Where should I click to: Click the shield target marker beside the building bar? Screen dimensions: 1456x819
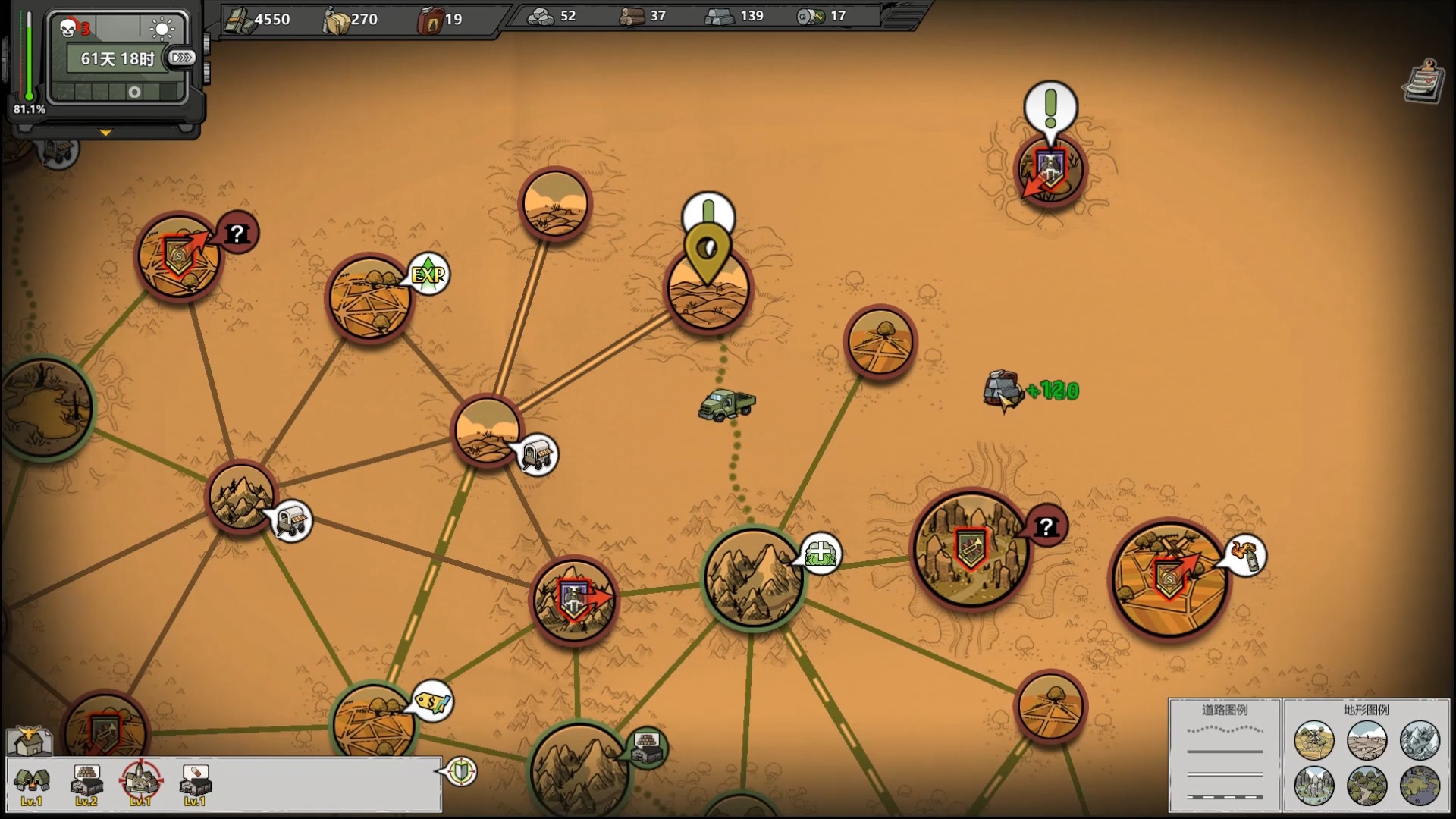click(461, 771)
